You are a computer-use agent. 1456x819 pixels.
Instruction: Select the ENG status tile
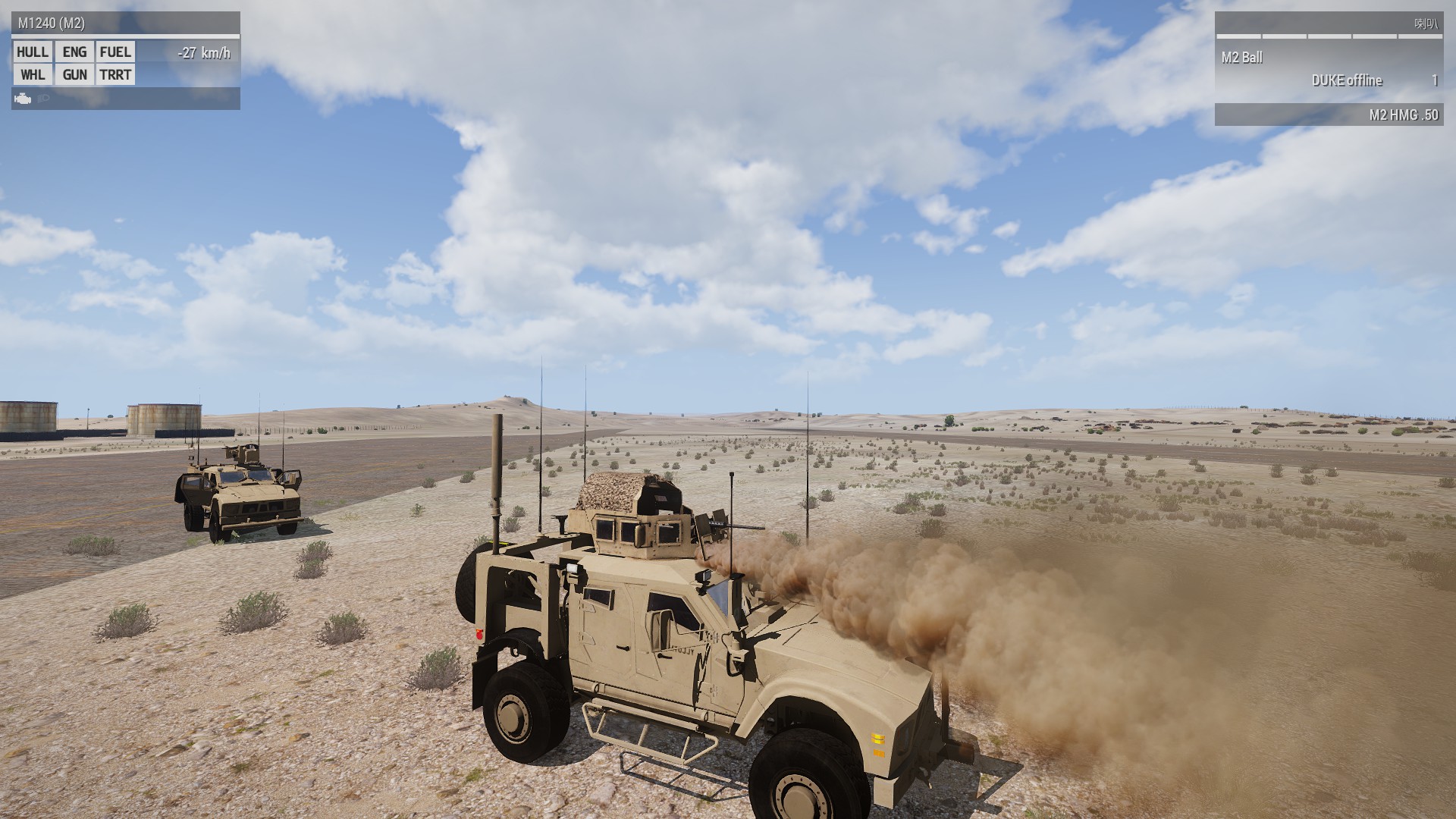coord(74,52)
